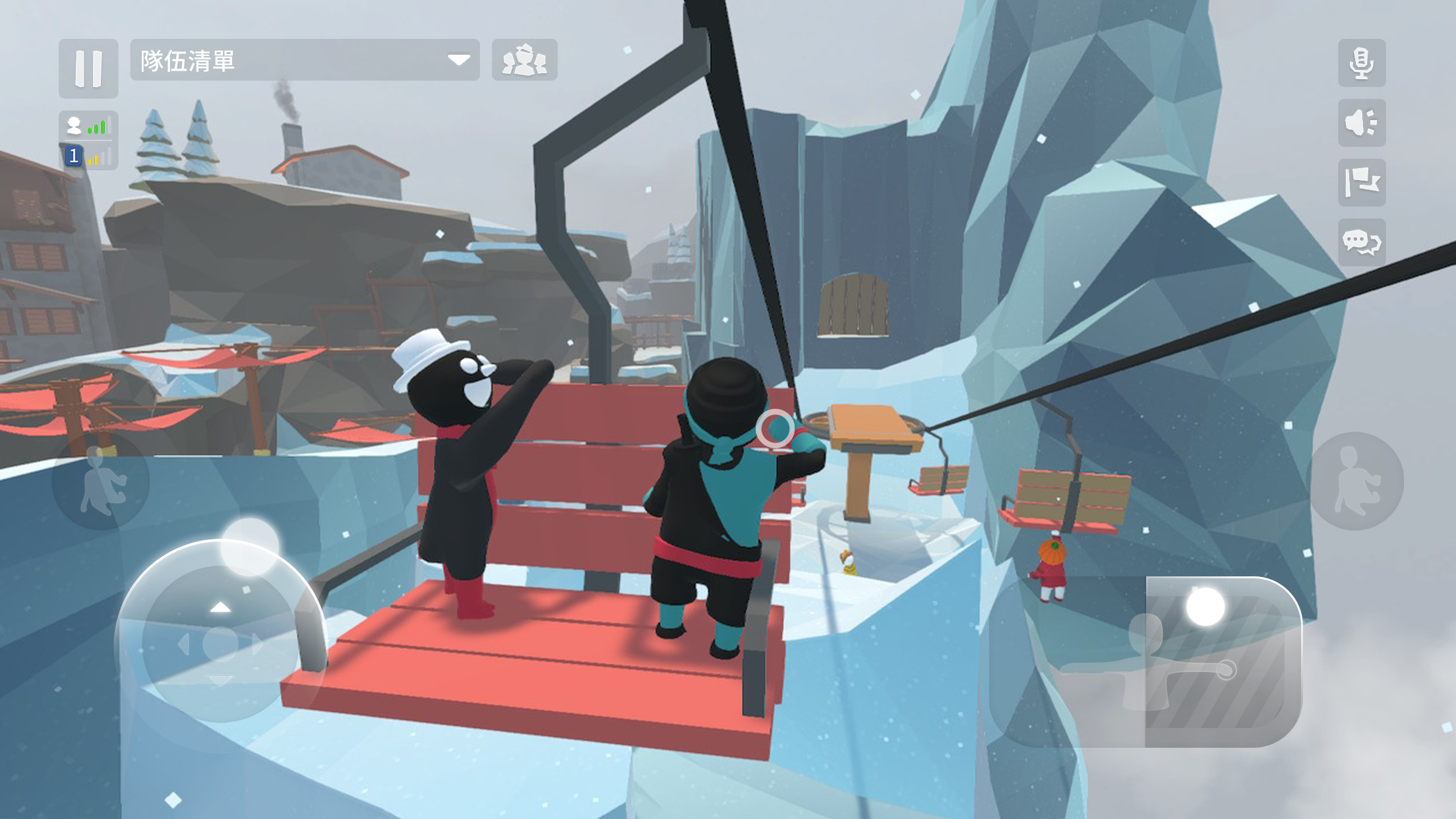Select the left-hand grab icon
This screenshot has width=1456, height=819.
point(104,482)
